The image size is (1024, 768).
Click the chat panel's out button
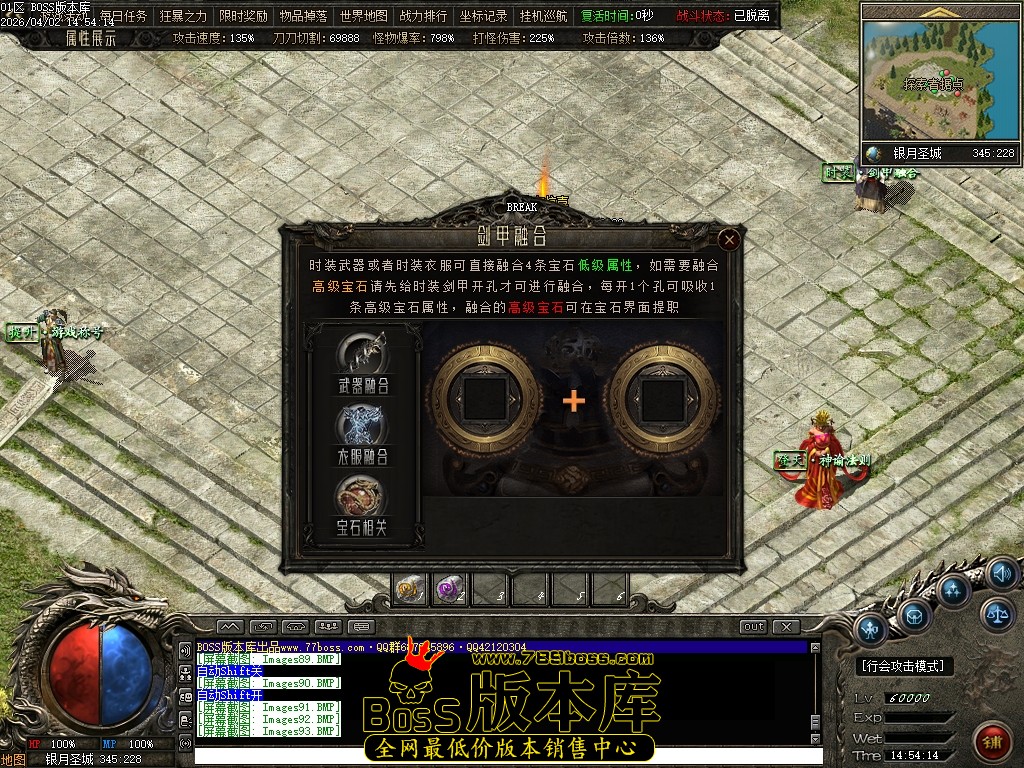[x=754, y=627]
